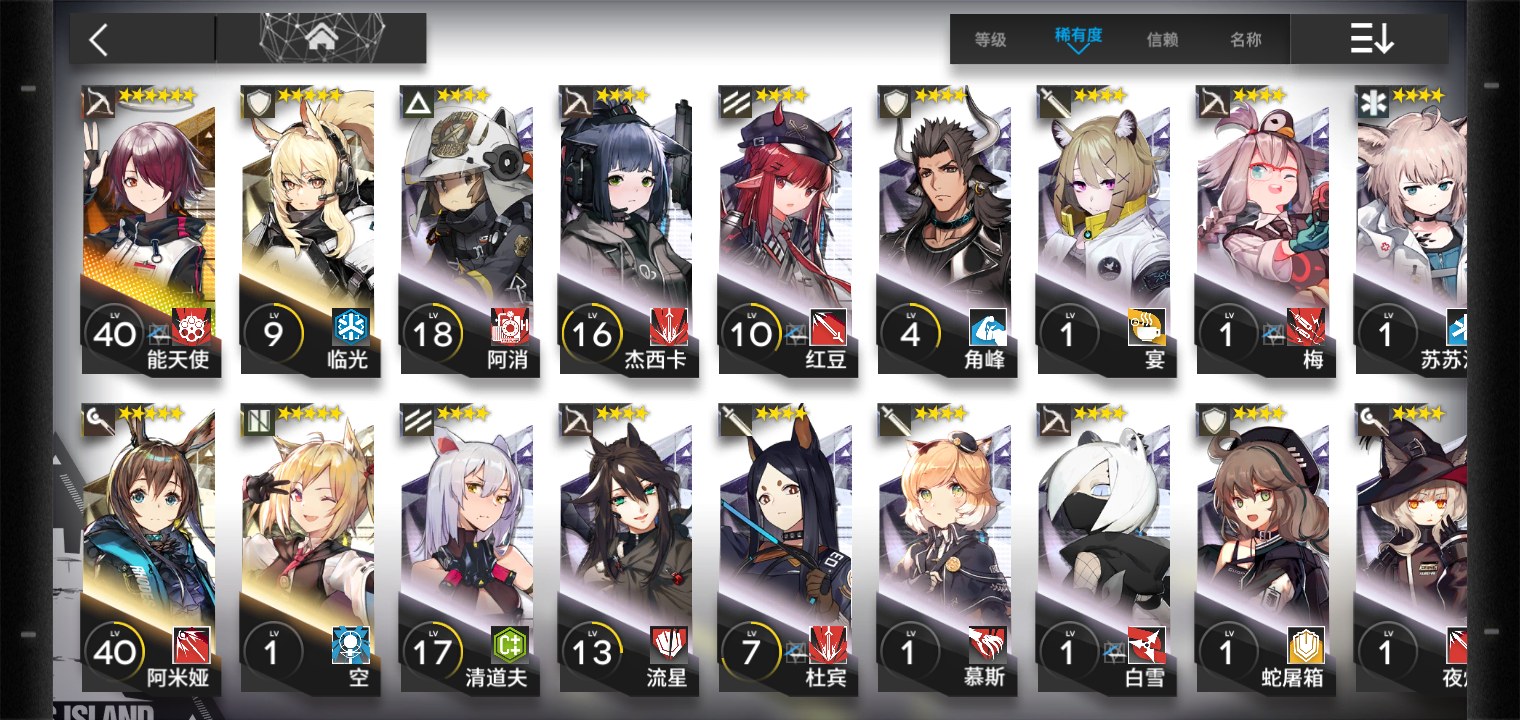
Task: Select operator 能天使 card
Action: 150,230
